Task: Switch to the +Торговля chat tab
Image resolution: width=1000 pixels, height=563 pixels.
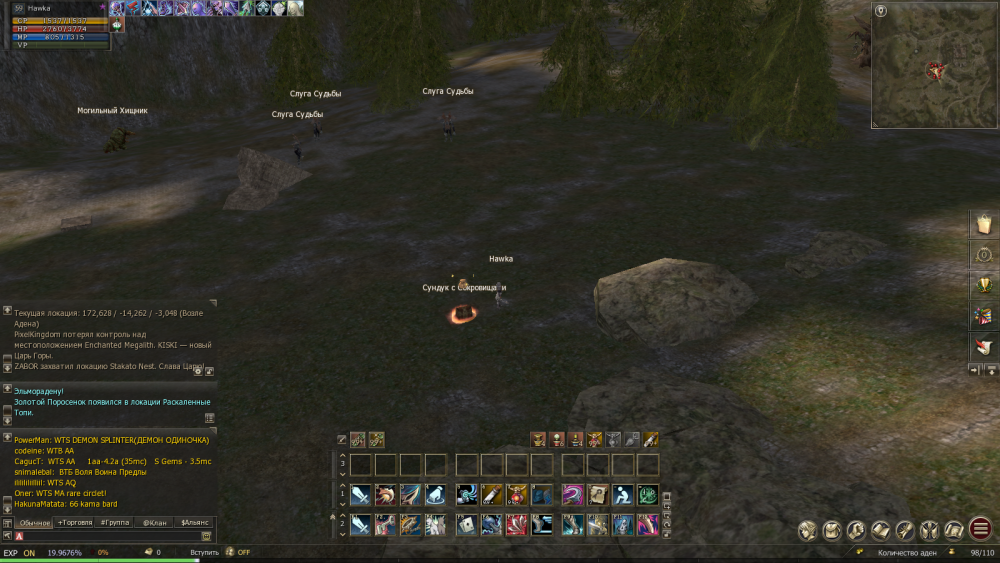Action: click(x=75, y=523)
